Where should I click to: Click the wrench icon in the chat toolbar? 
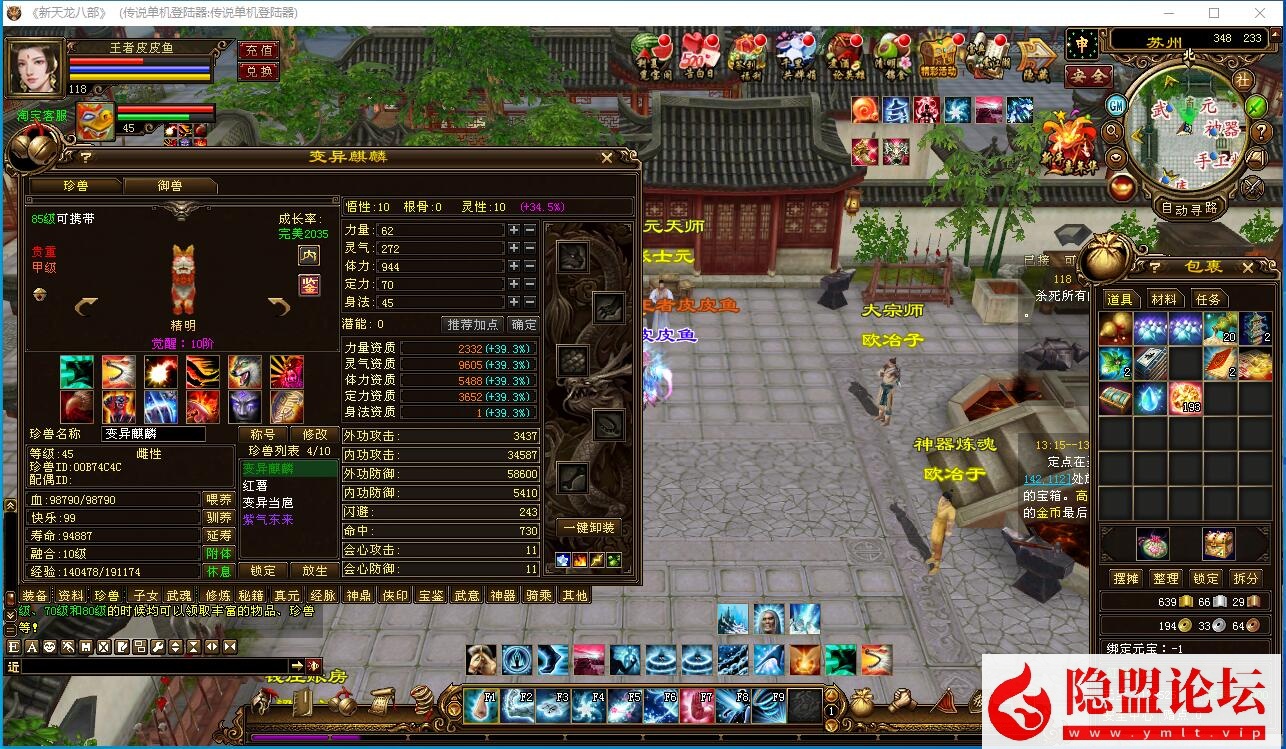coord(157,646)
